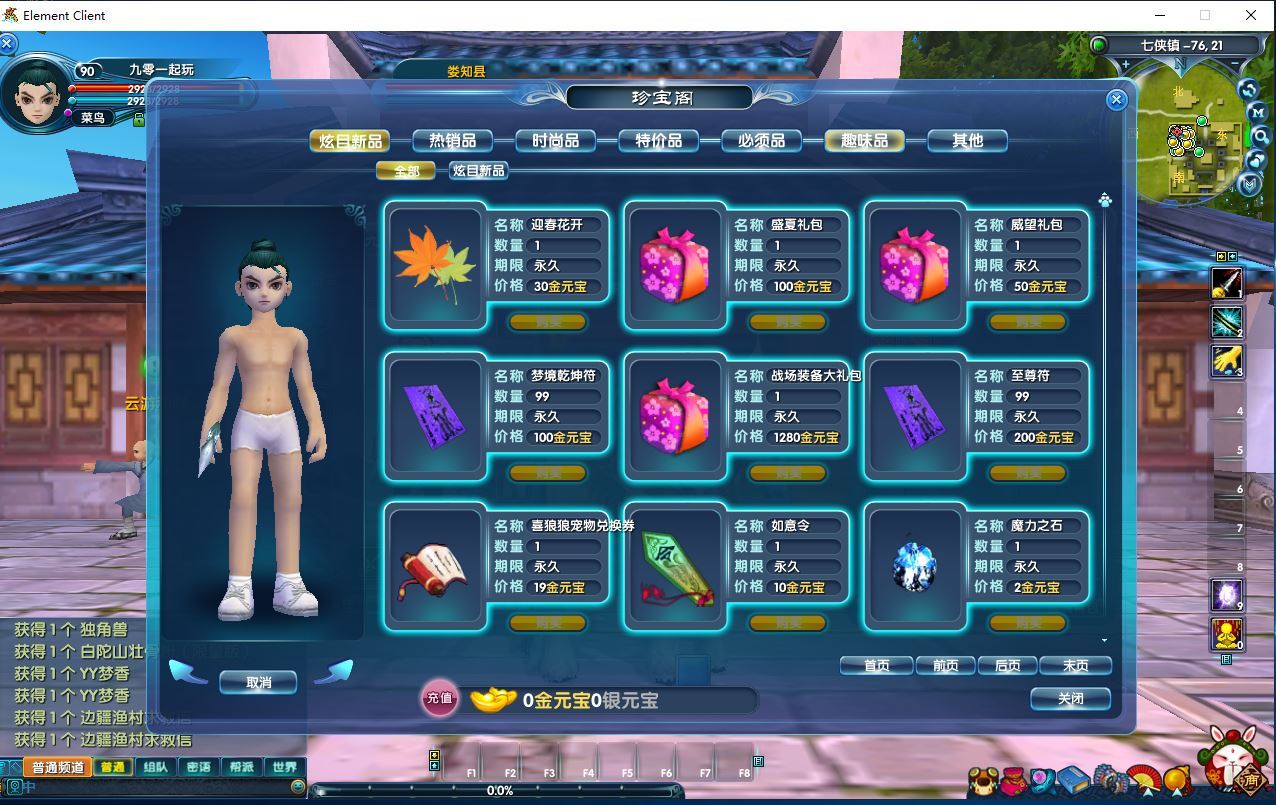Image resolution: width=1276 pixels, height=805 pixels.
Task: Select the 特价品 category tab
Action: 658,141
